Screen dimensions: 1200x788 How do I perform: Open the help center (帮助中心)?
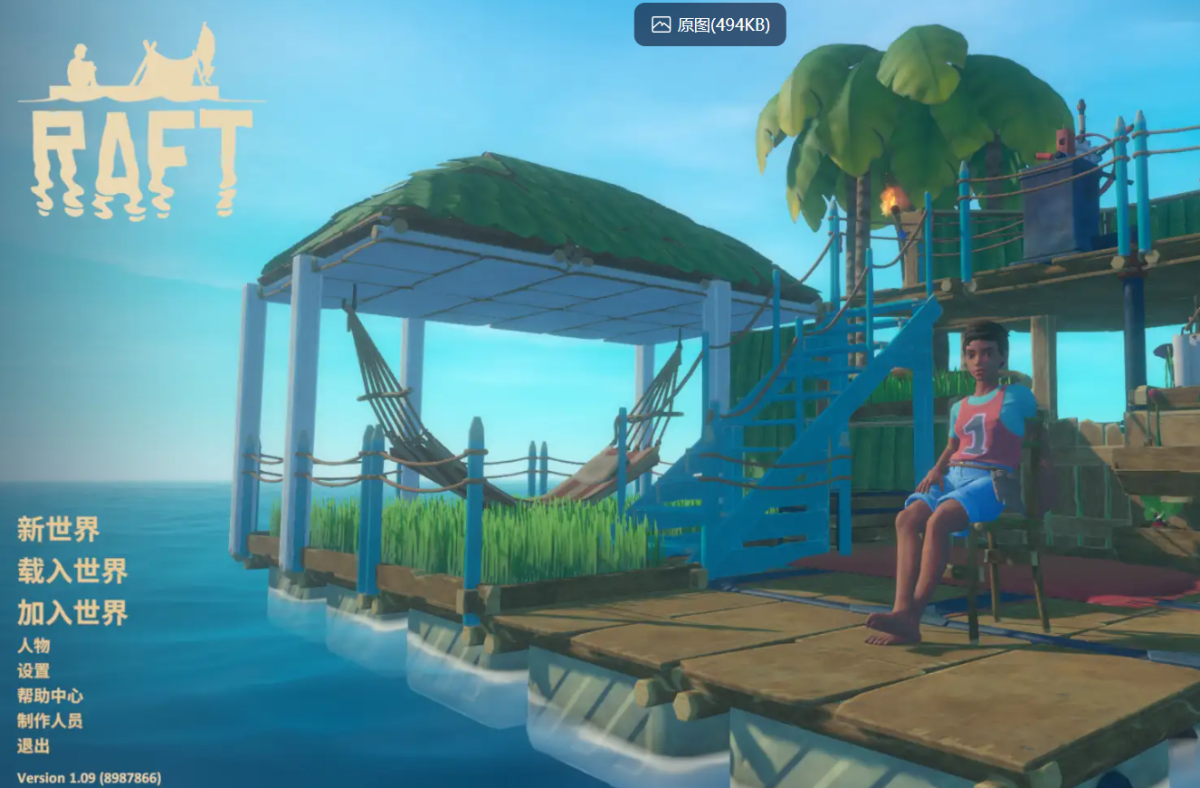coord(50,696)
